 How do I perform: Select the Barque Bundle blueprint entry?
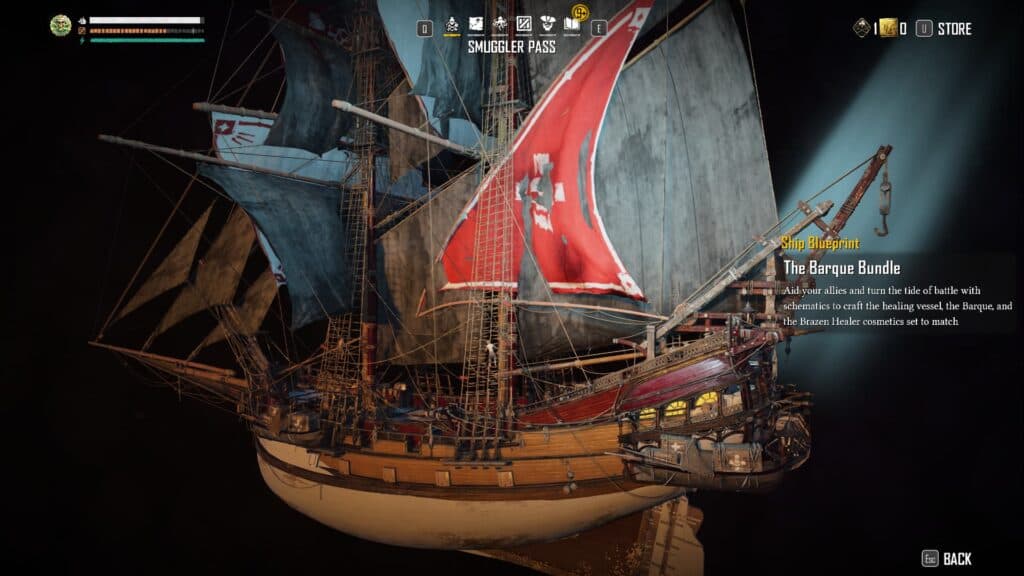click(842, 268)
